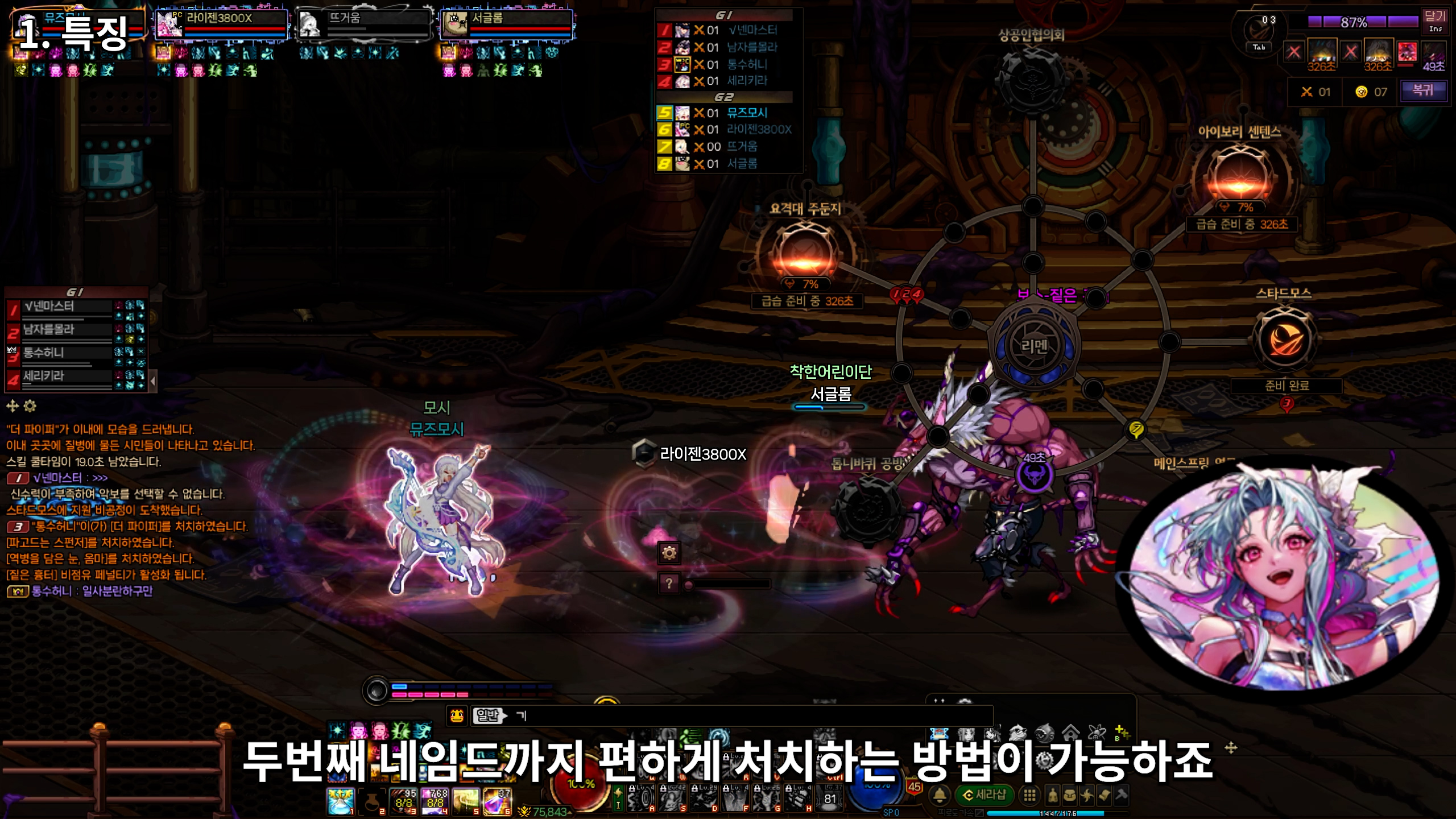The width and height of the screenshot is (1456, 819).
Task: Open the chat emoticon face button
Action: coord(457,716)
